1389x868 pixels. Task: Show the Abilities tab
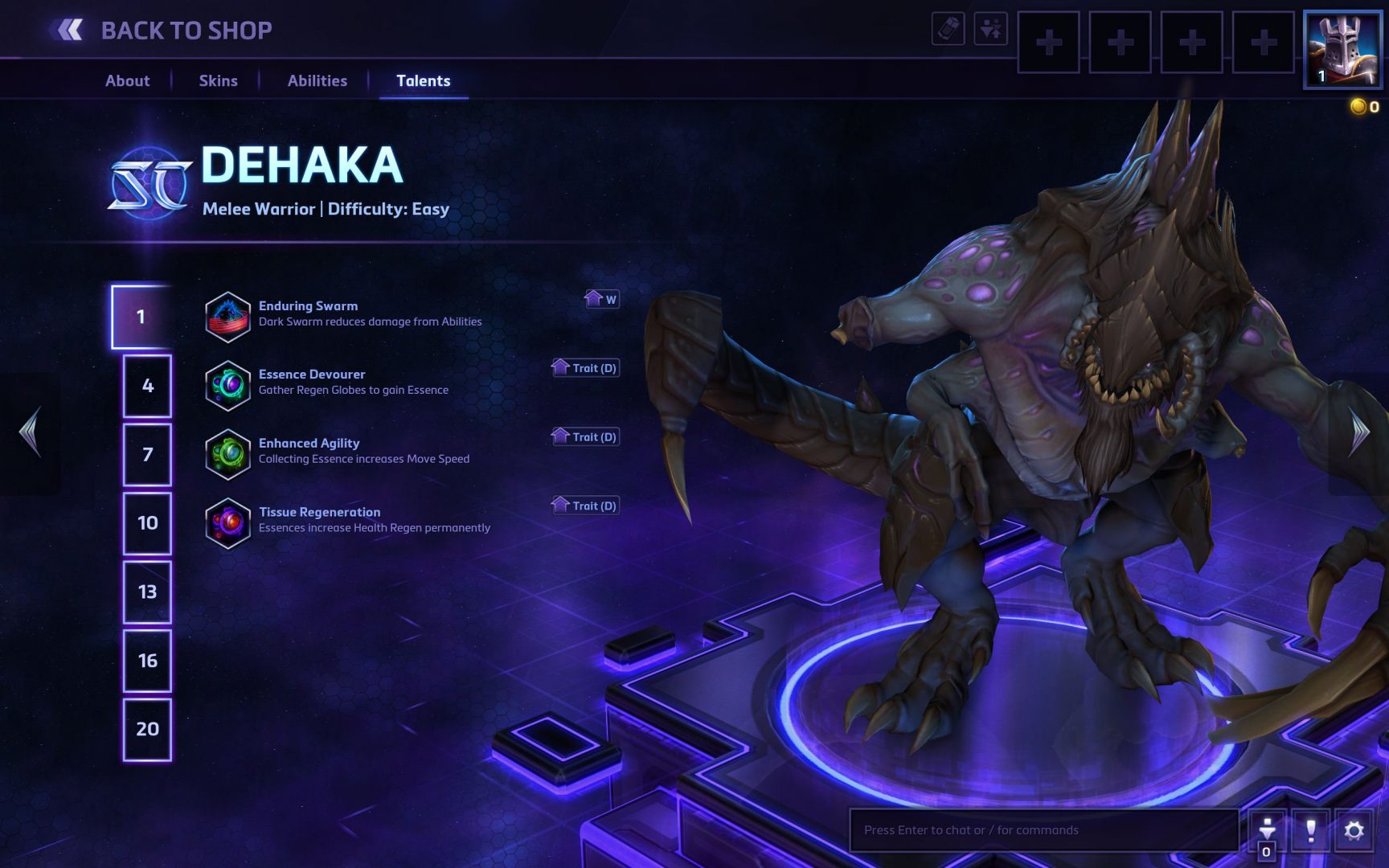[x=318, y=80]
